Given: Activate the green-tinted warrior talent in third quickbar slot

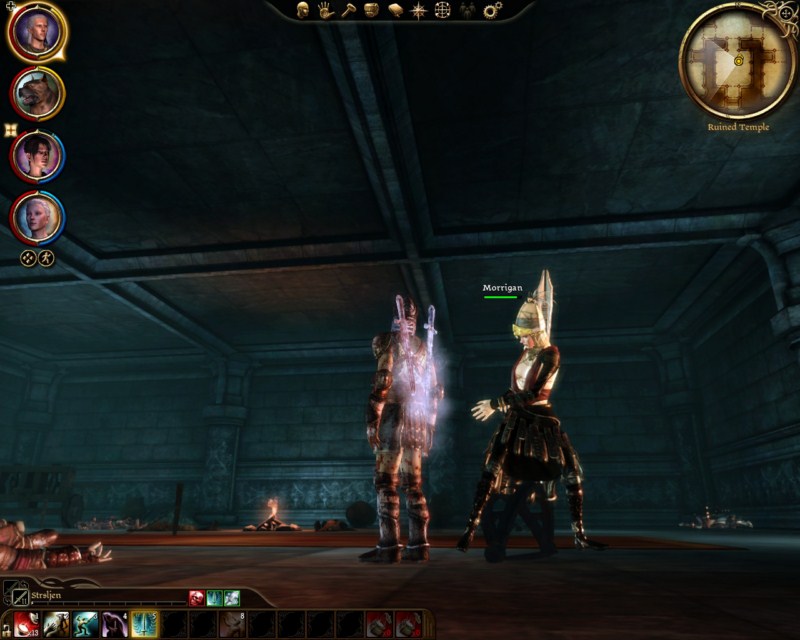Looking at the screenshot, I should click(x=86, y=625).
